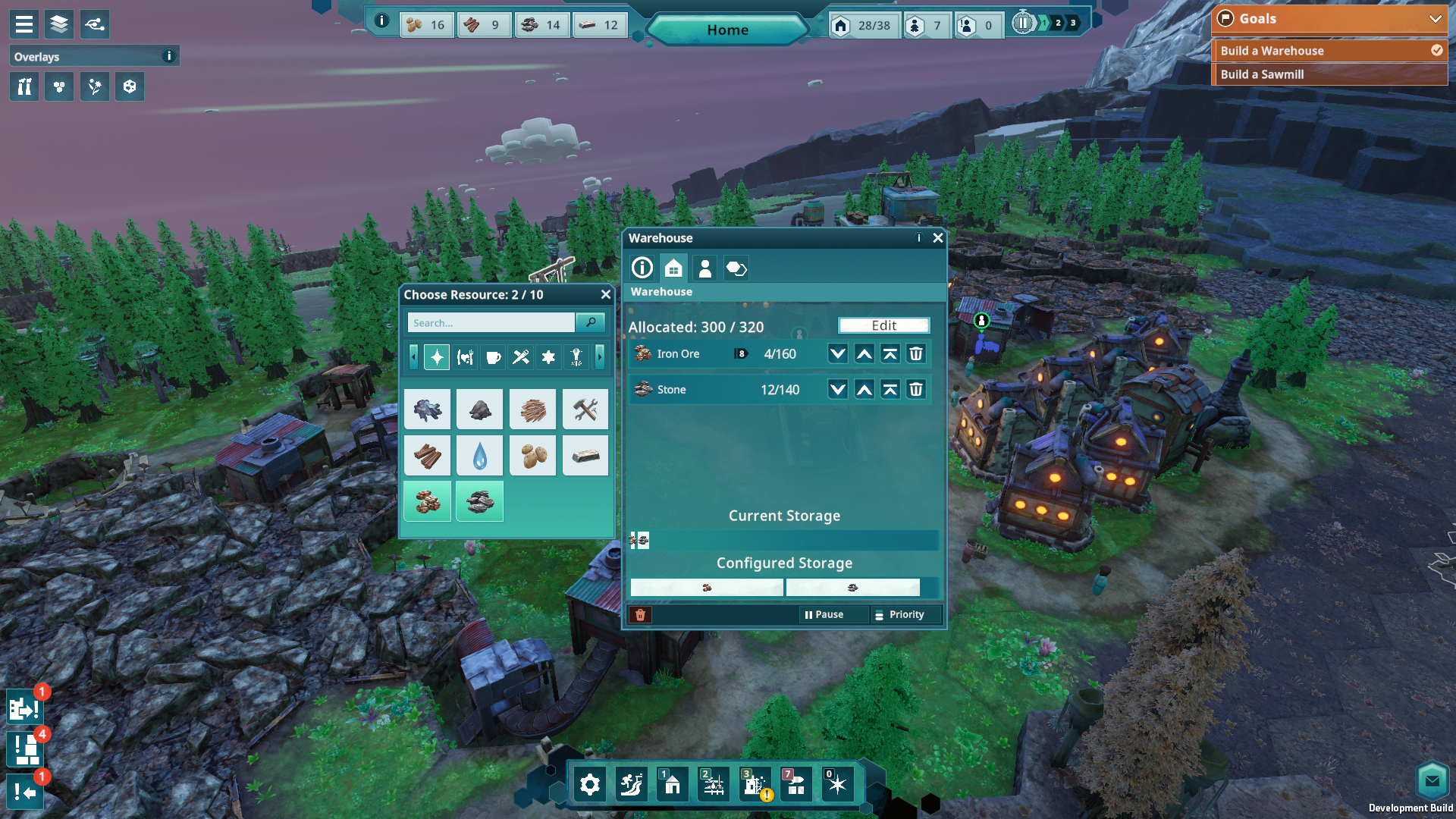Switch to the warehouse workers tab
Viewport: 1456px width, 819px height.
[704, 268]
